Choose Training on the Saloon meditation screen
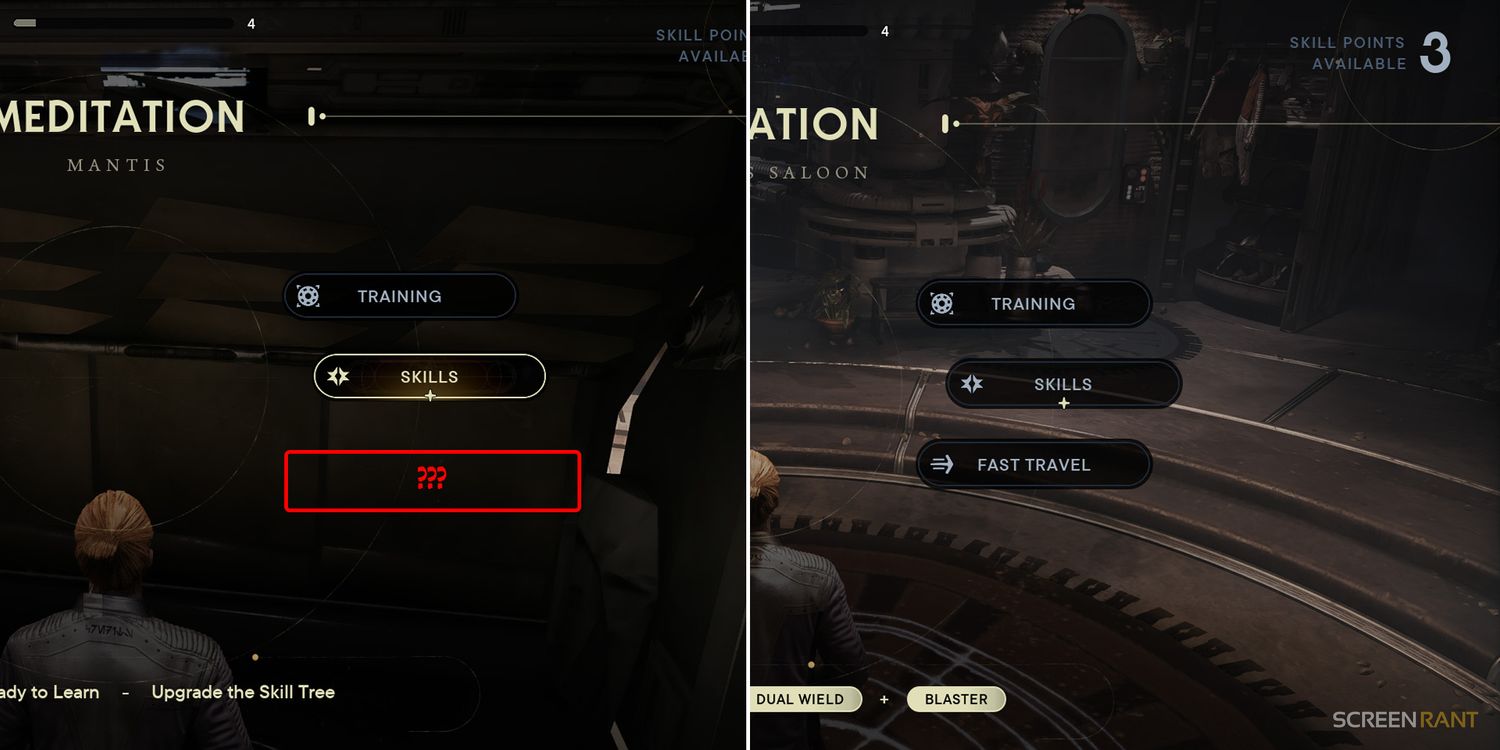Image resolution: width=1500 pixels, height=750 pixels. [1033, 304]
